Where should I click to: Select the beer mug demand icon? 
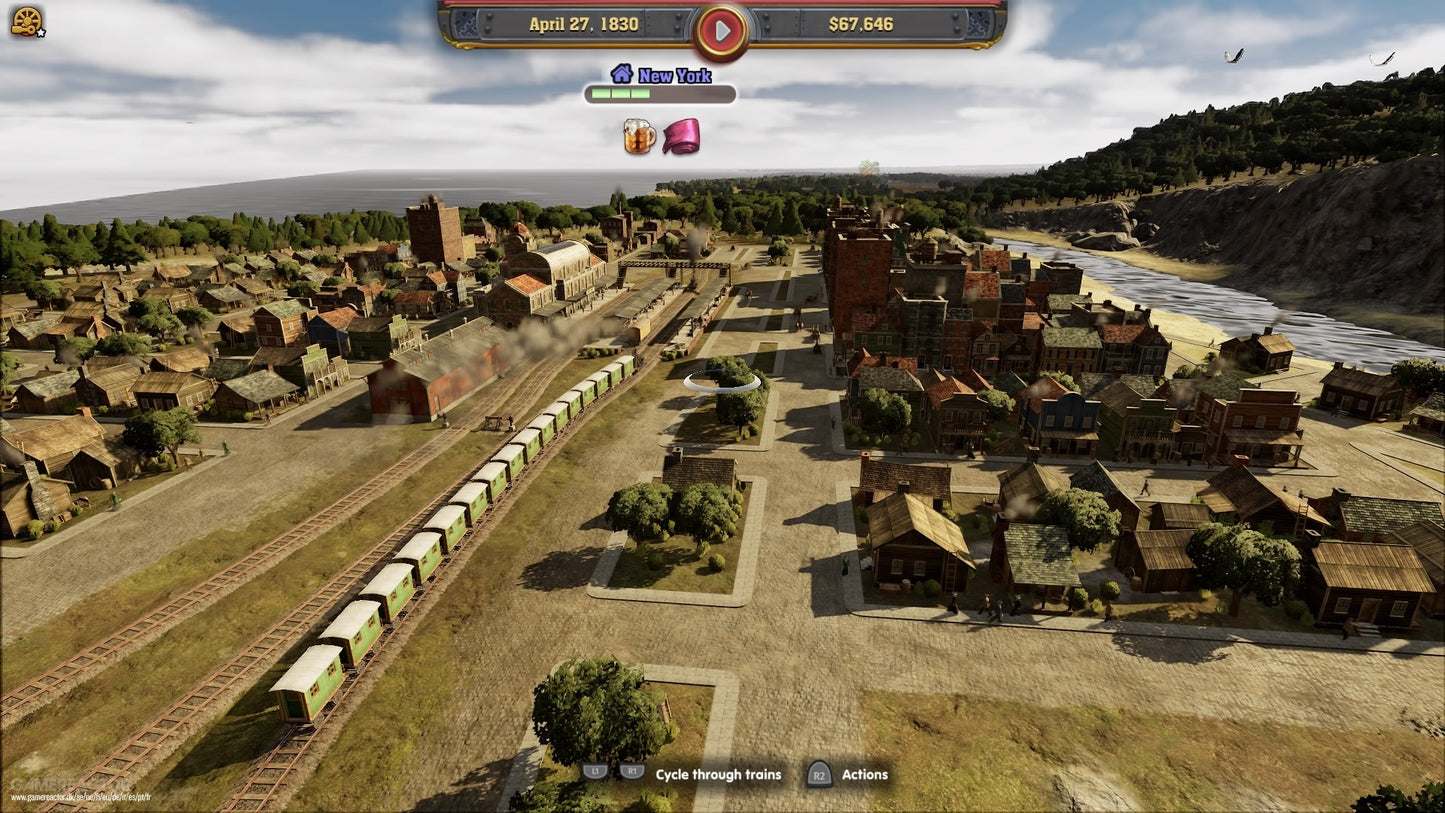[637, 136]
